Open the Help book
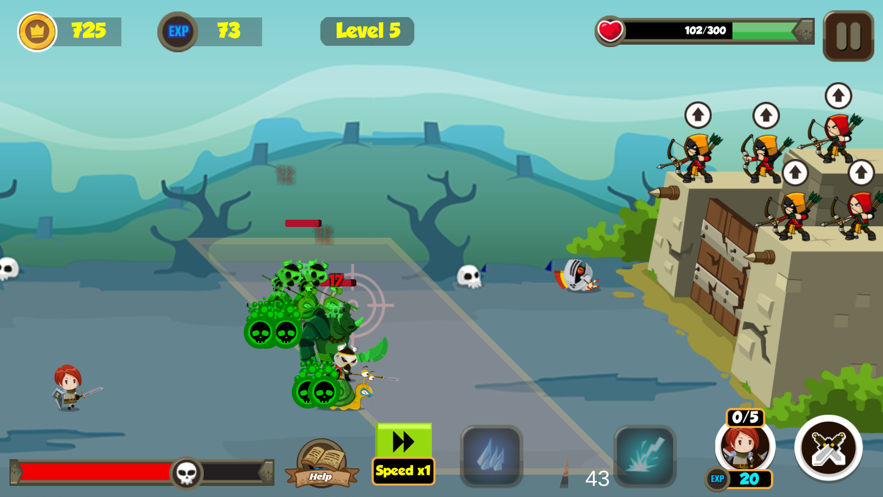This screenshot has width=883, height=497. pos(321,463)
